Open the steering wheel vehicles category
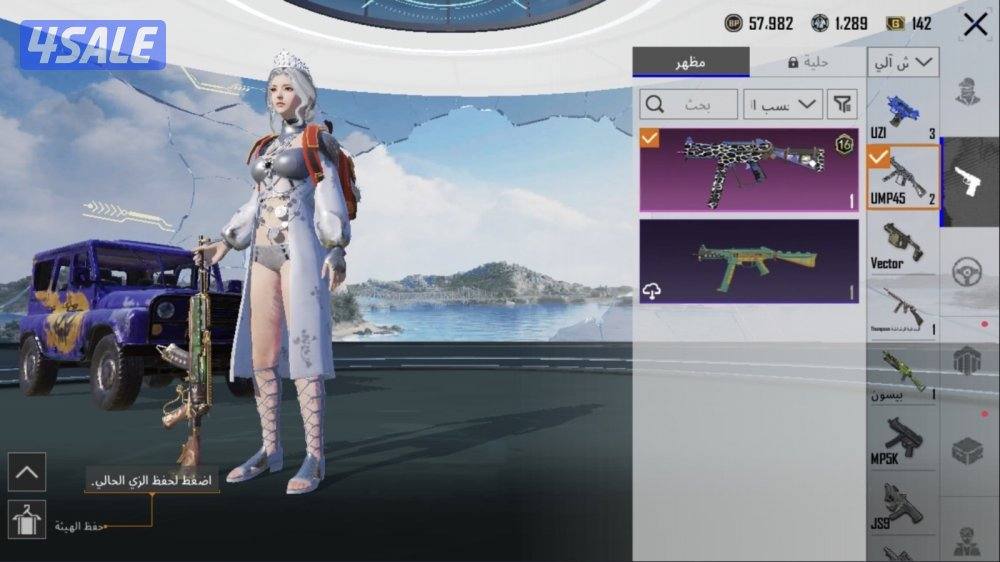 [x=968, y=272]
